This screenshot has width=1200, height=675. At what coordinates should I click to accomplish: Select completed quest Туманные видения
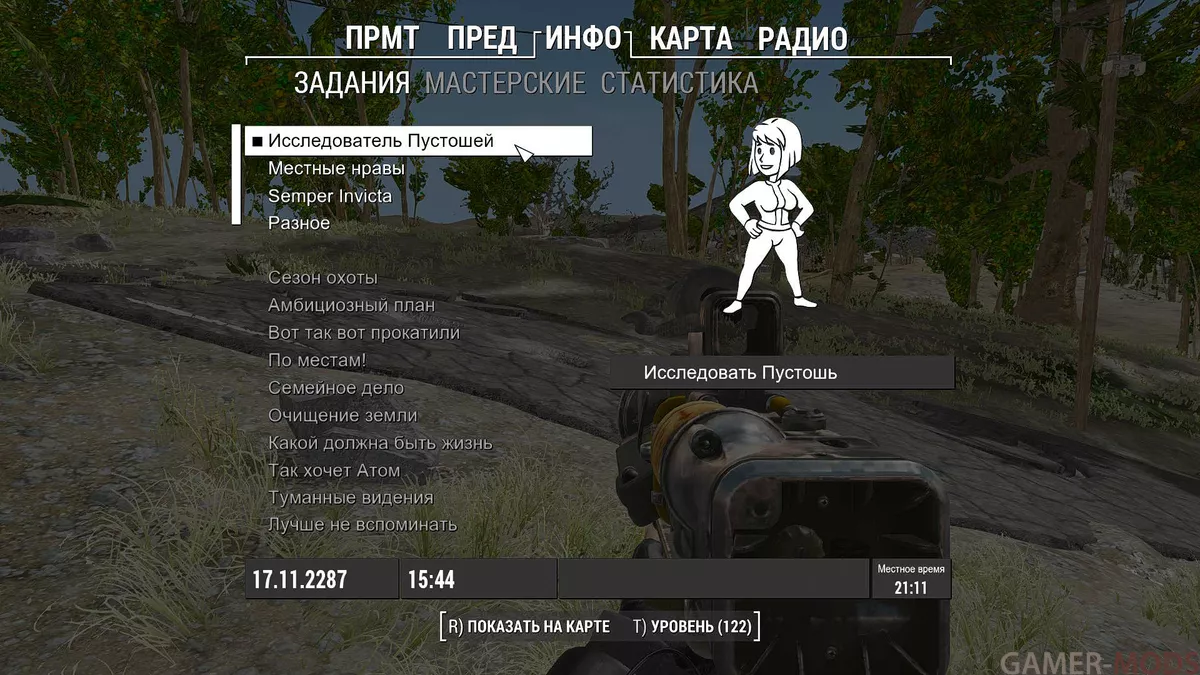point(351,497)
